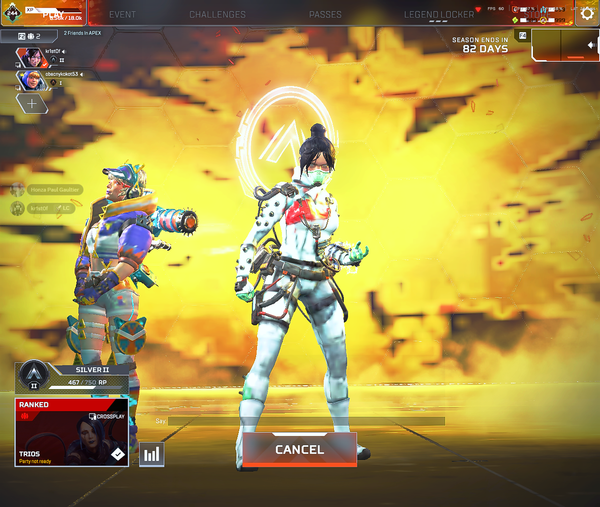This screenshot has width=600, height=507.
Task: Cancel matchmaking with the CANCEL button
Action: 299,450
